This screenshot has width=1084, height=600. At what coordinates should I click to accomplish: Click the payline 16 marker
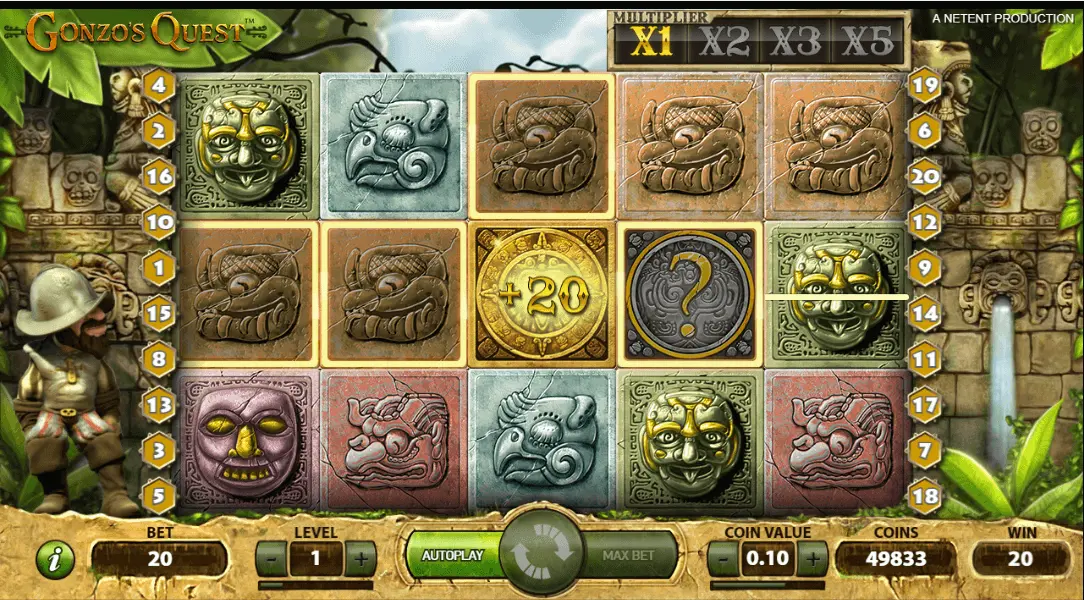158,176
